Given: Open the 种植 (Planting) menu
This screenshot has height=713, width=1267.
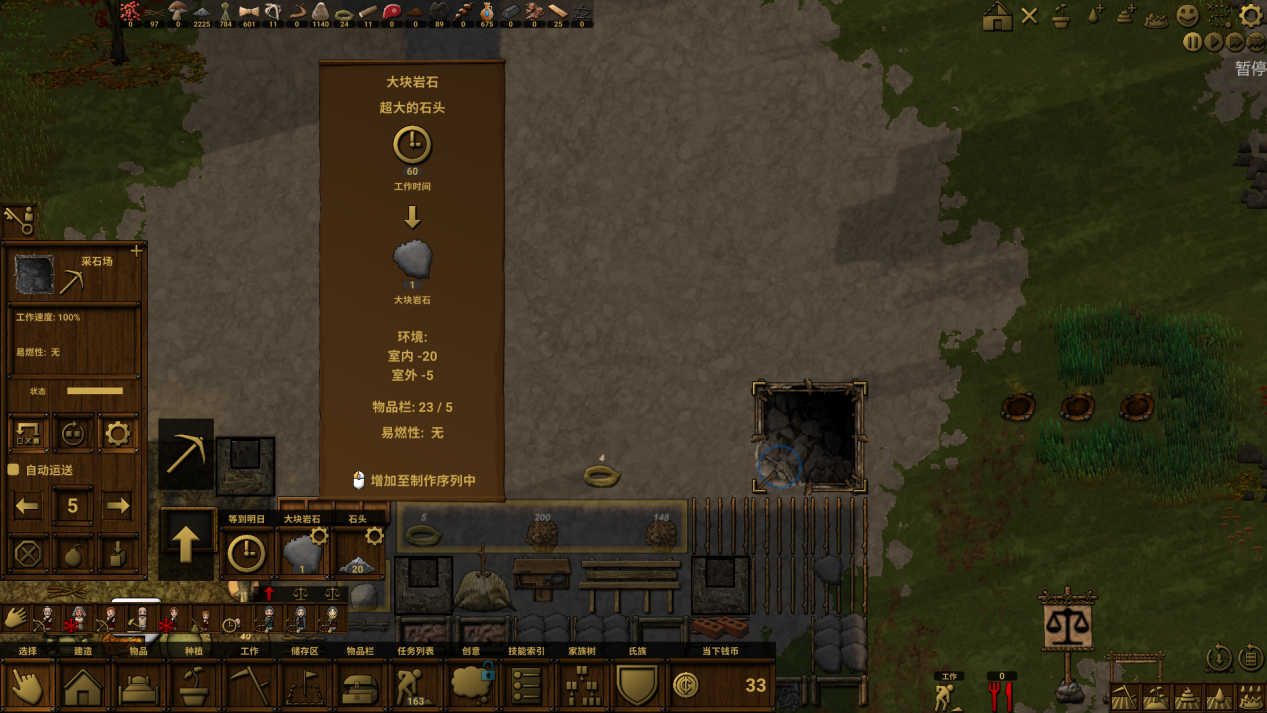Looking at the screenshot, I should click(x=194, y=686).
